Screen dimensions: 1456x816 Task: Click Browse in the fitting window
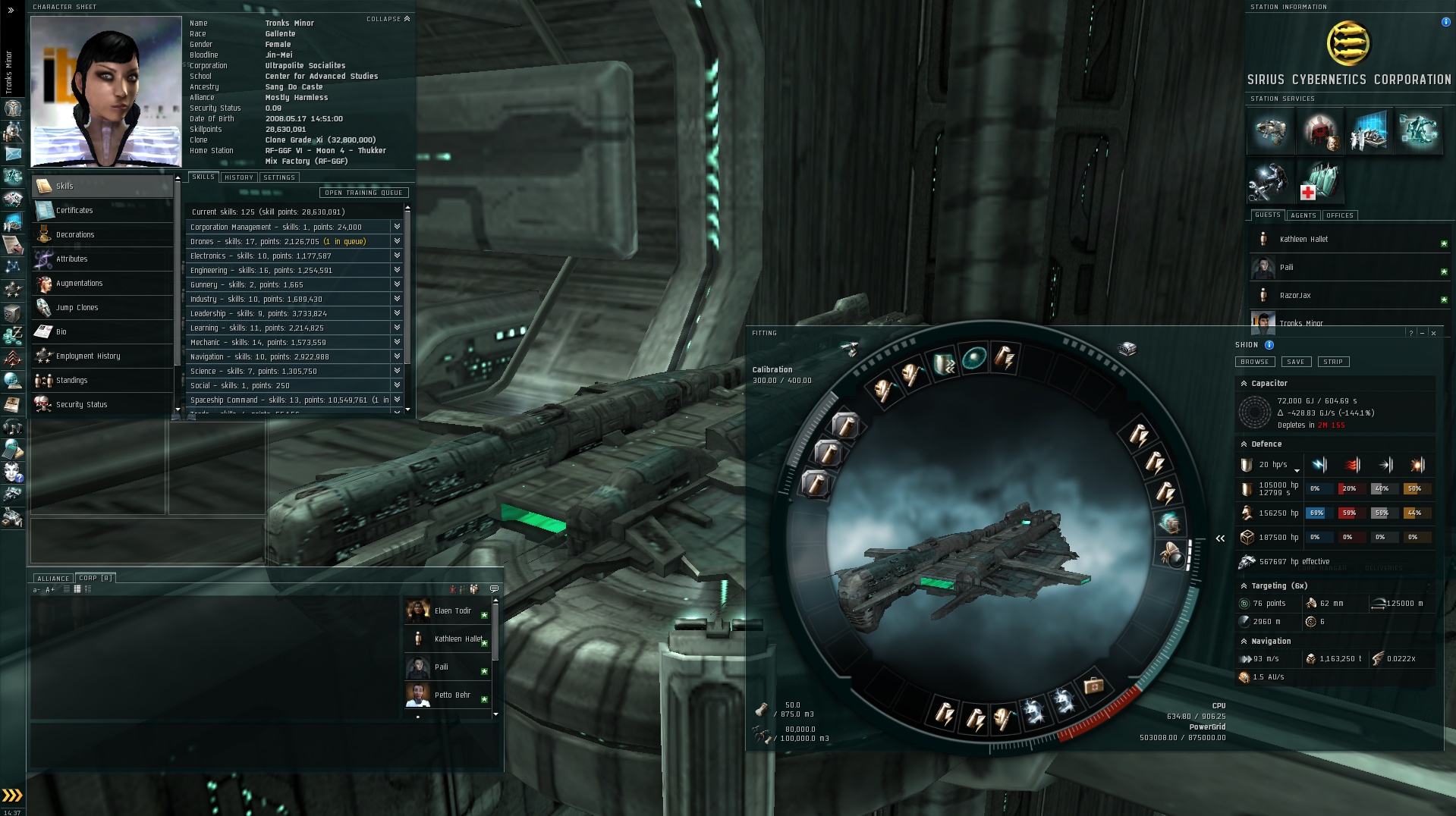pyautogui.click(x=1254, y=362)
